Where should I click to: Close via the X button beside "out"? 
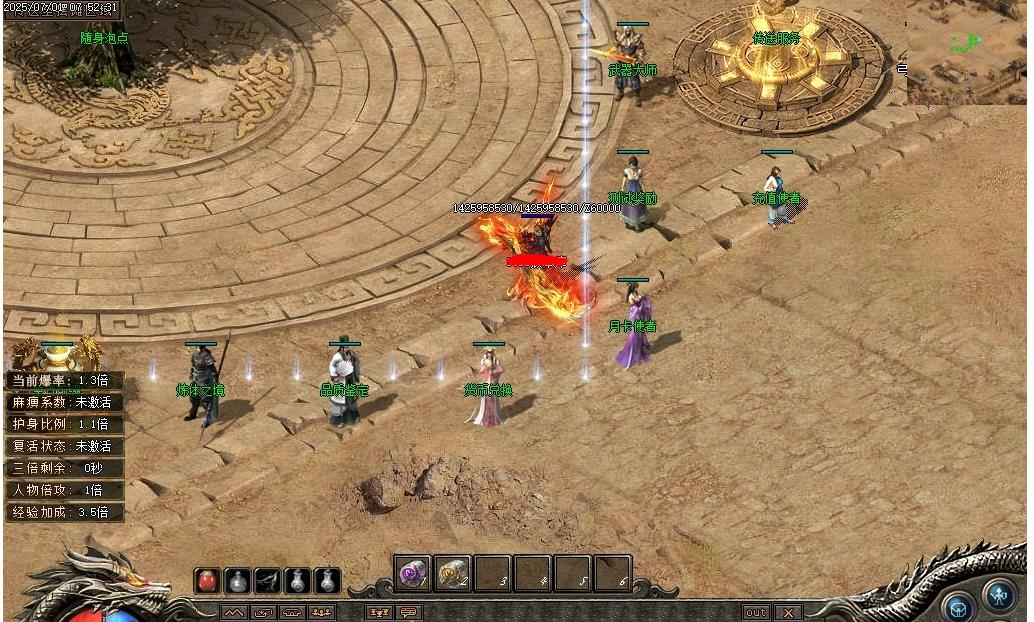(789, 612)
